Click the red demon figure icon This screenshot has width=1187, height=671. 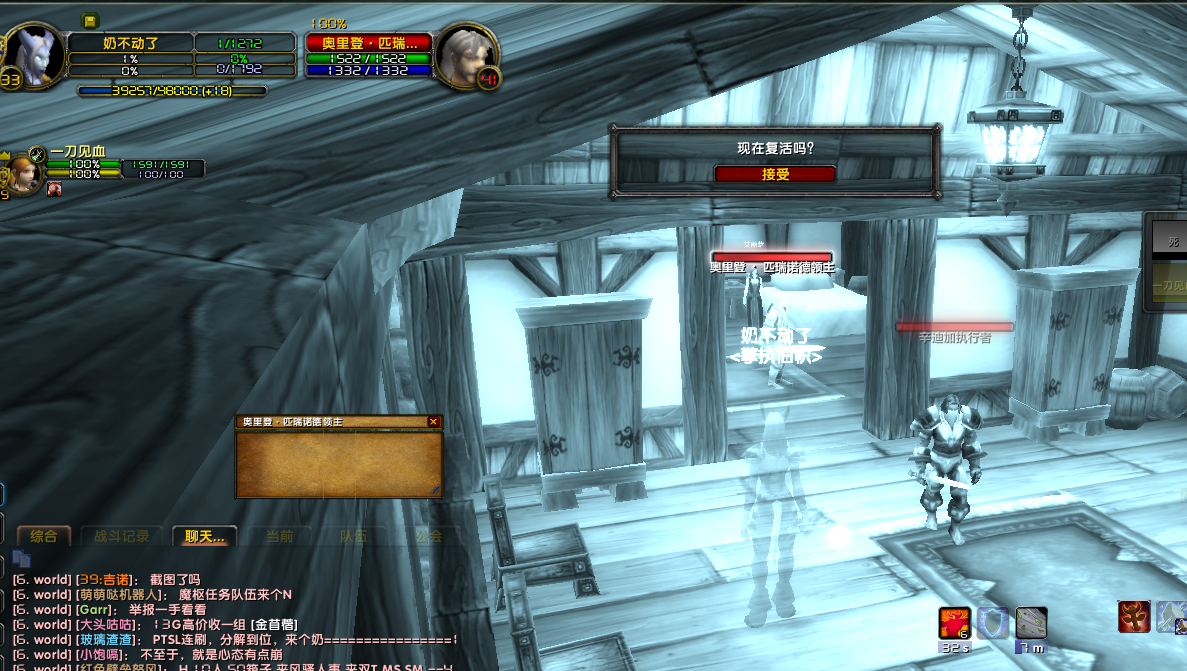[x=1134, y=616]
